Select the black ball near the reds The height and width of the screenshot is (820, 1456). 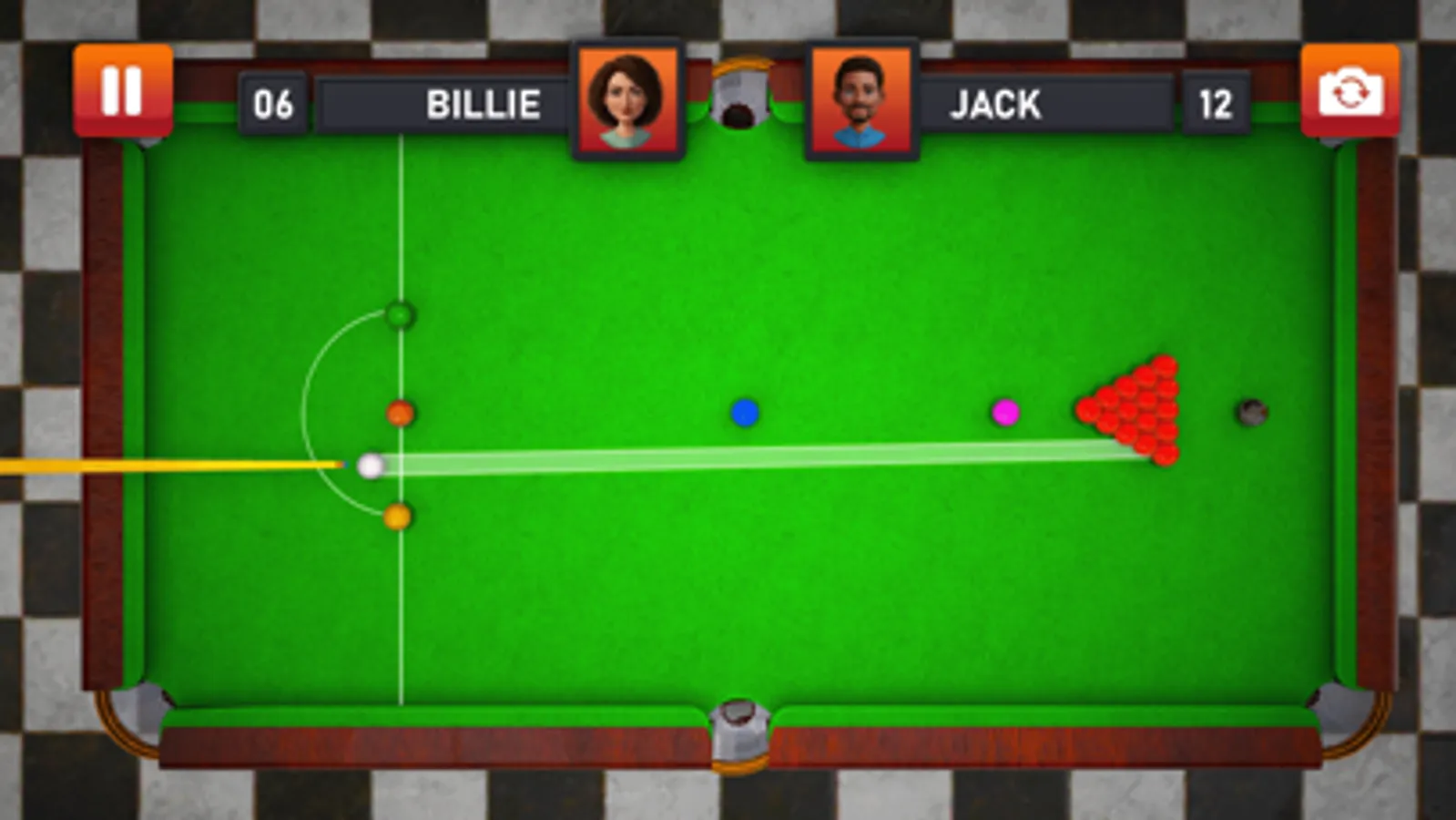(x=1251, y=412)
